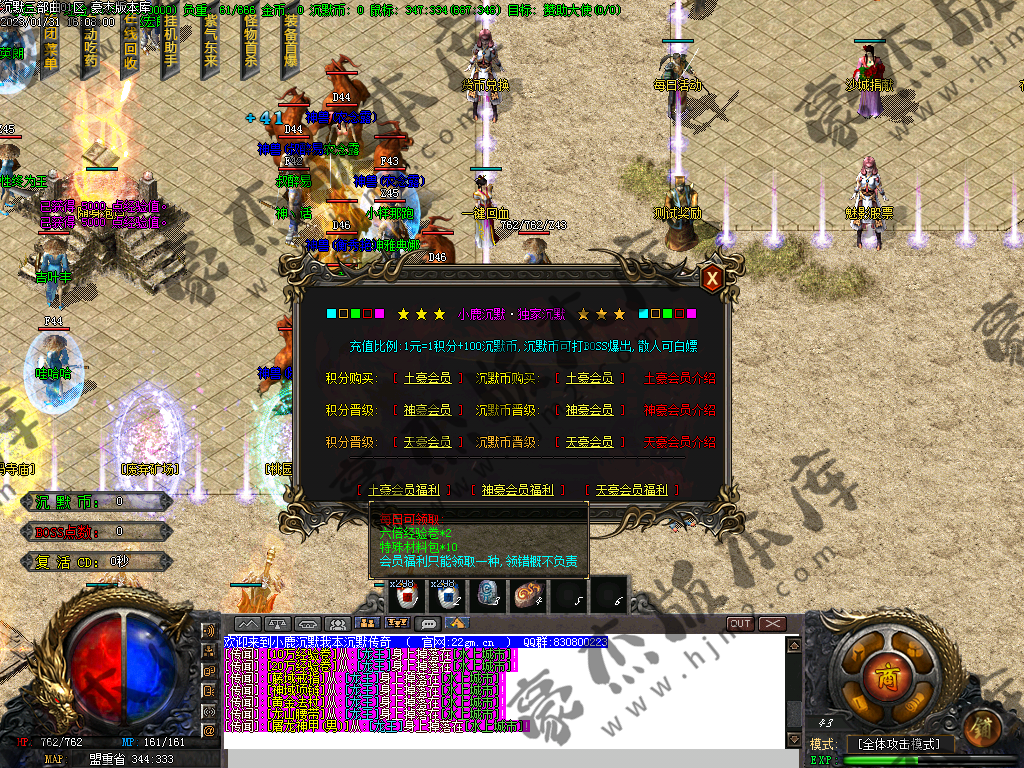Click the OUT button above chat

click(x=740, y=624)
